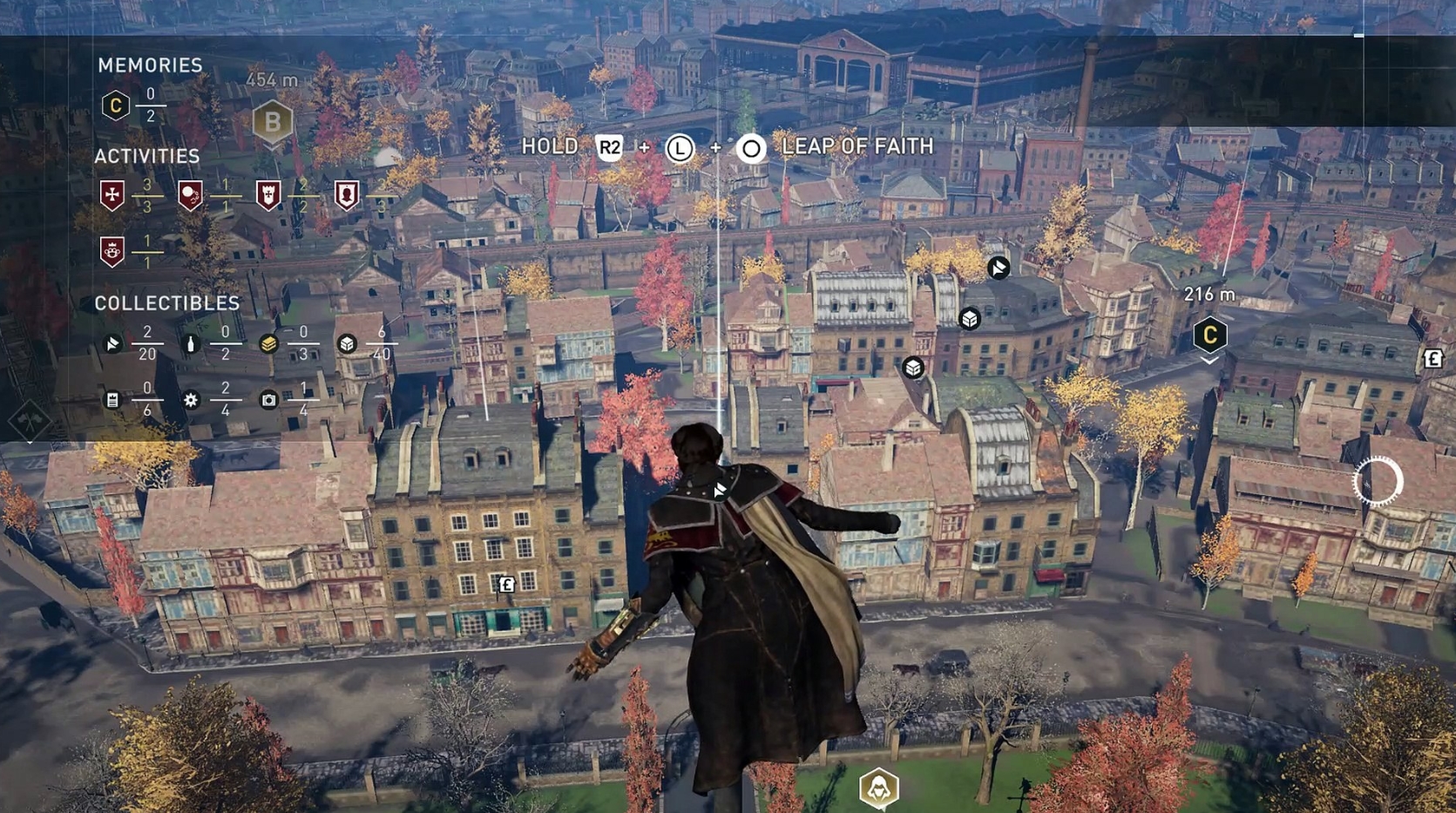Toggle the L stick prompt indicator
The width and height of the screenshot is (1456, 813).
pos(681,148)
